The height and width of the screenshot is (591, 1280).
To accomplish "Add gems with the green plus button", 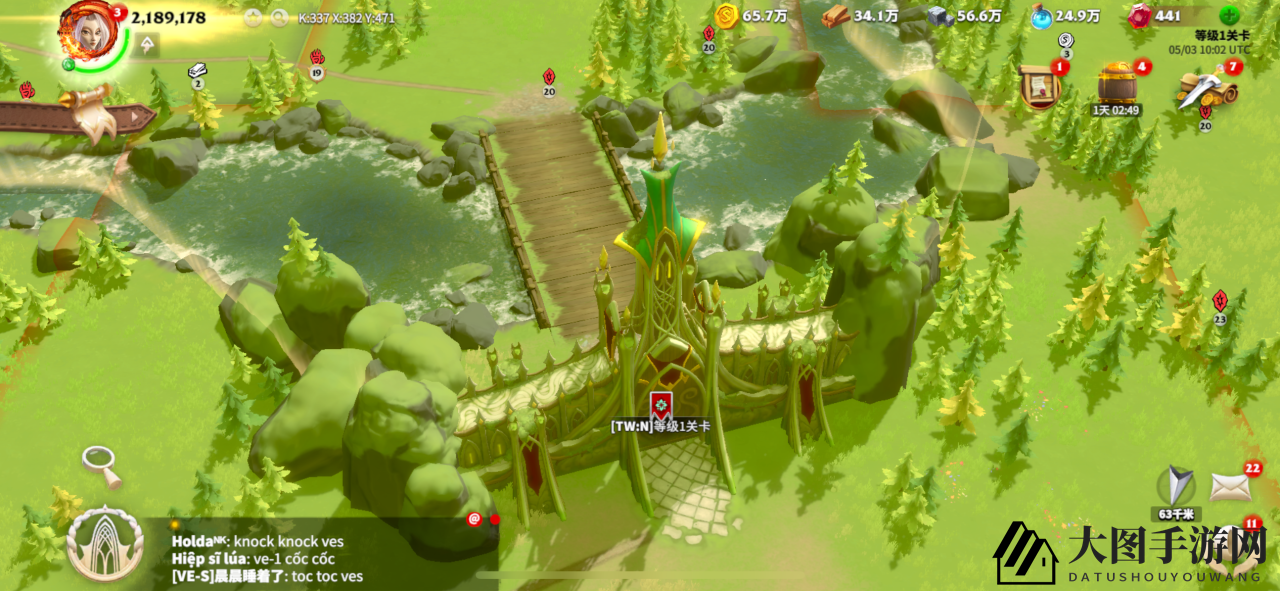I will point(1229,16).
